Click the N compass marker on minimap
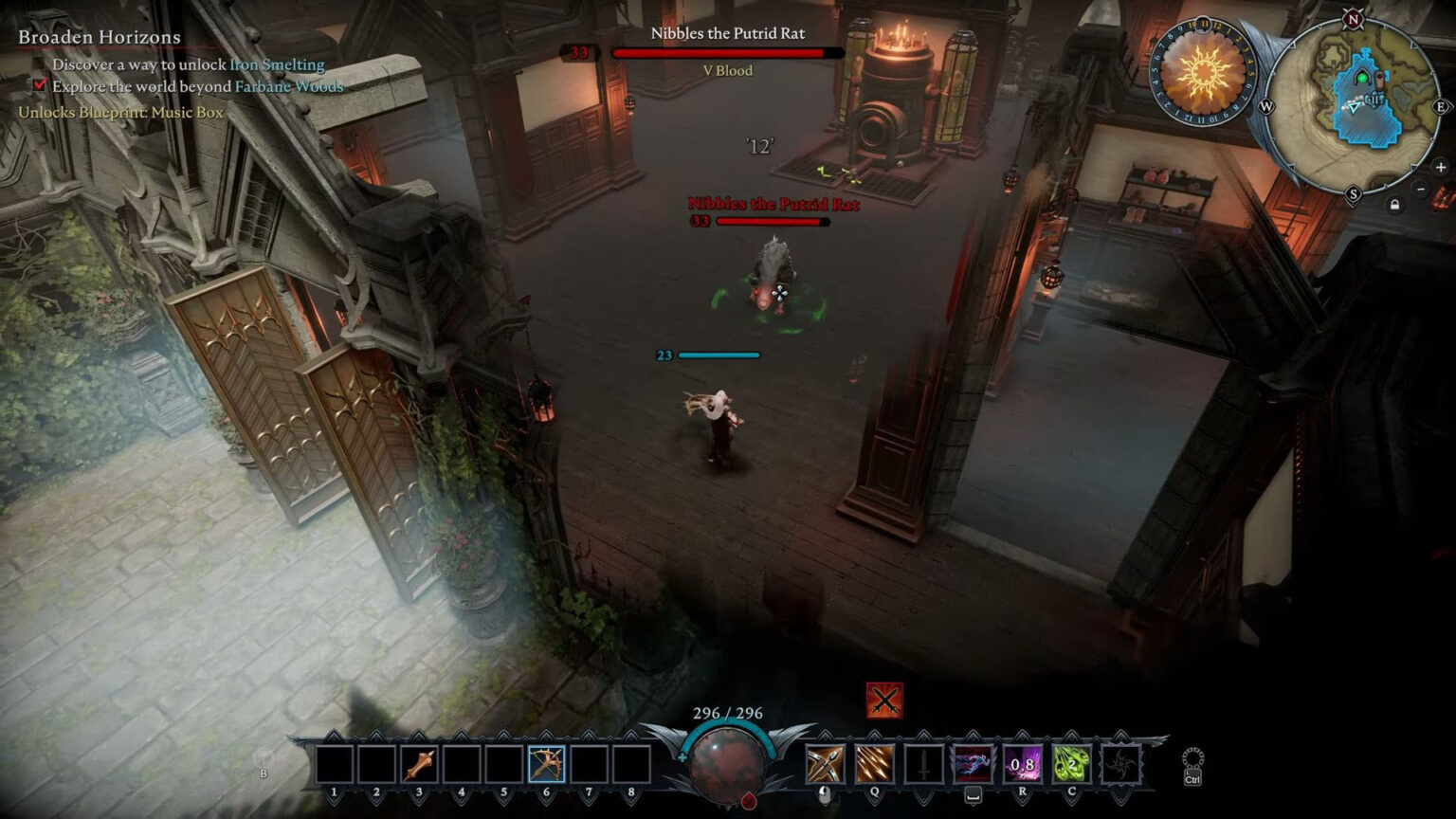This screenshot has height=819, width=1456. tap(1353, 17)
